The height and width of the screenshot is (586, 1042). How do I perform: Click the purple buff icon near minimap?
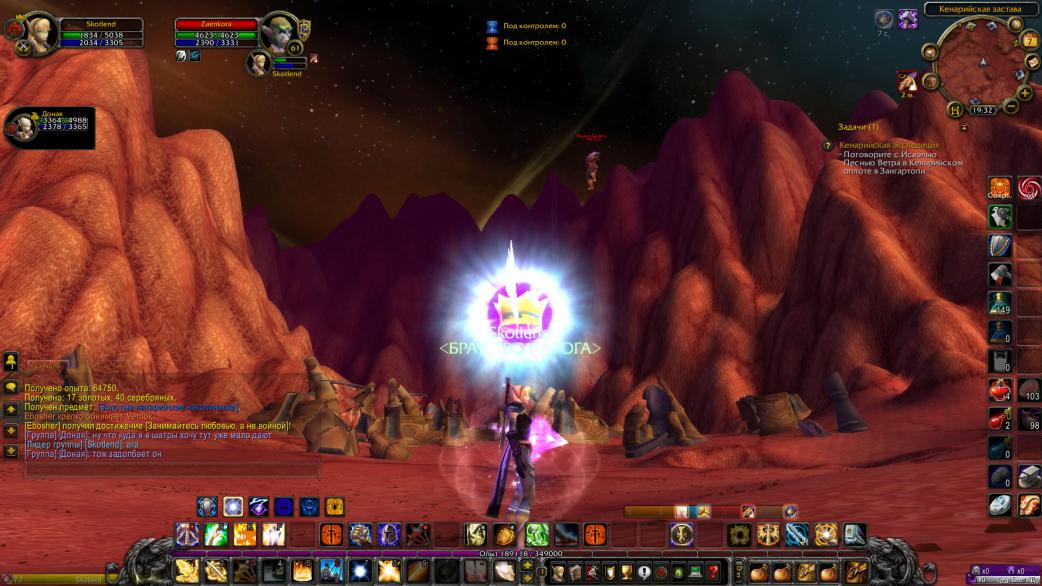coord(908,18)
